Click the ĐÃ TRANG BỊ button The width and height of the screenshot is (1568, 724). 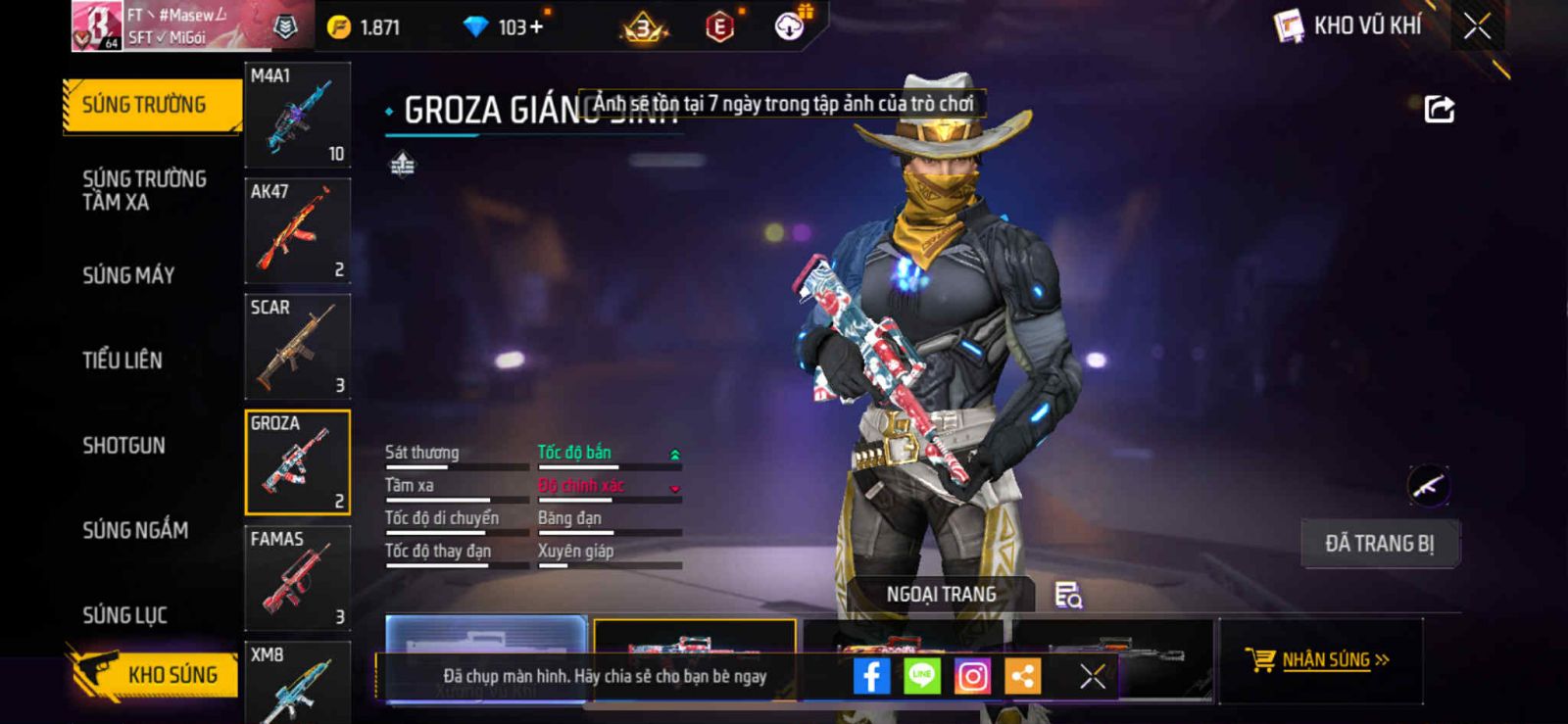tap(1380, 544)
